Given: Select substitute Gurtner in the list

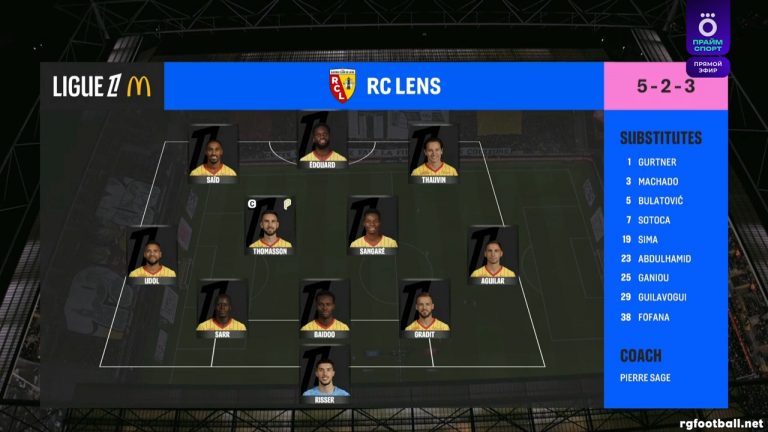Looking at the screenshot, I should tap(657, 161).
